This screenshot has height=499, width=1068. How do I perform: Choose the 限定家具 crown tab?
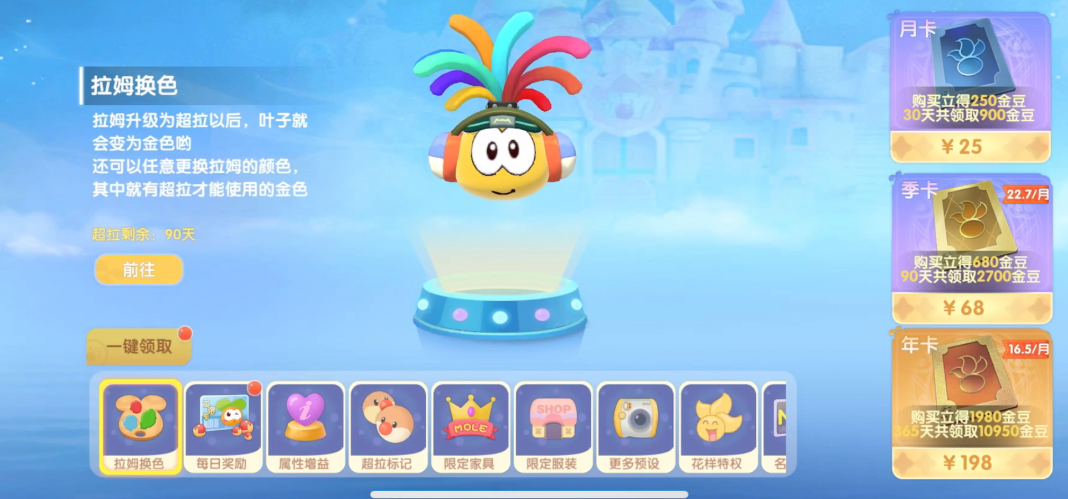(470, 425)
